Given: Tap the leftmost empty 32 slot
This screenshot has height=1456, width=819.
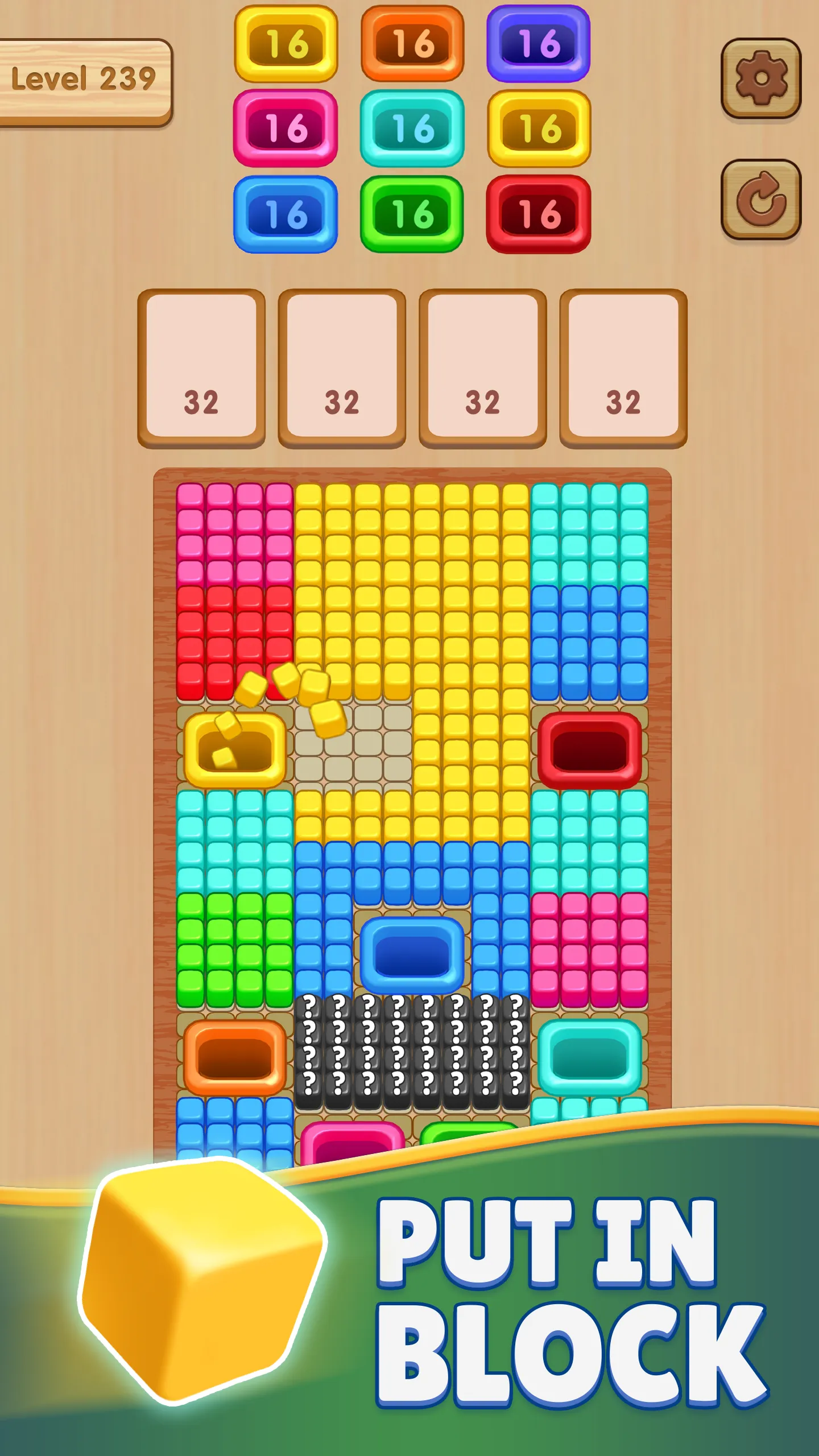Looking at the screenshot, I should coord(202,367).
